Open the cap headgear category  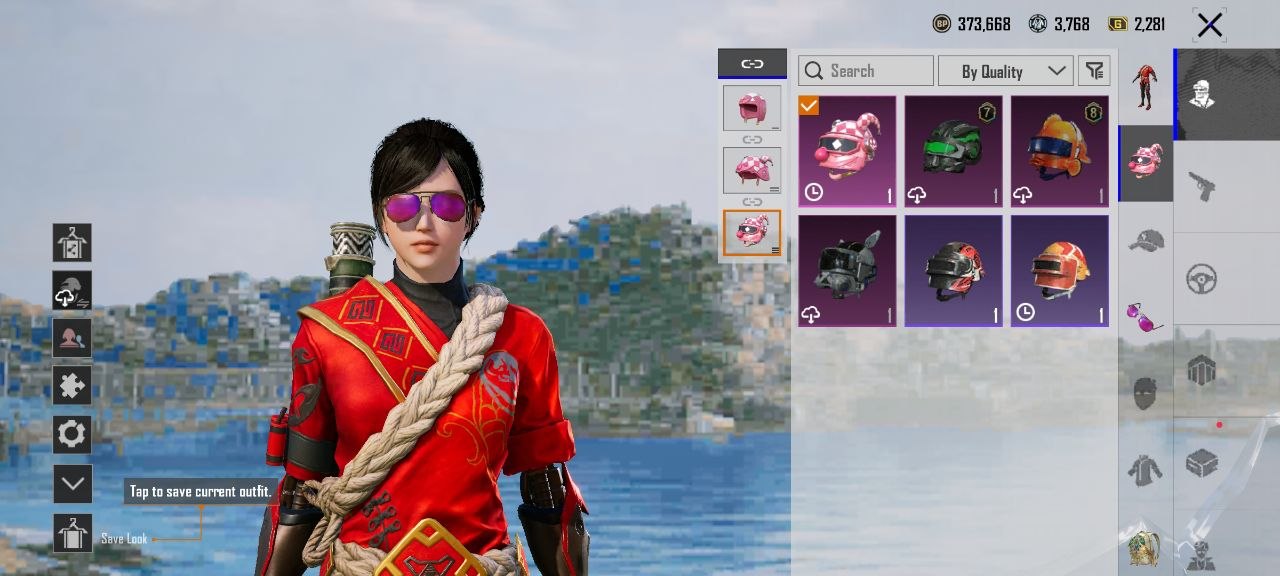(x=1145, y=240)
